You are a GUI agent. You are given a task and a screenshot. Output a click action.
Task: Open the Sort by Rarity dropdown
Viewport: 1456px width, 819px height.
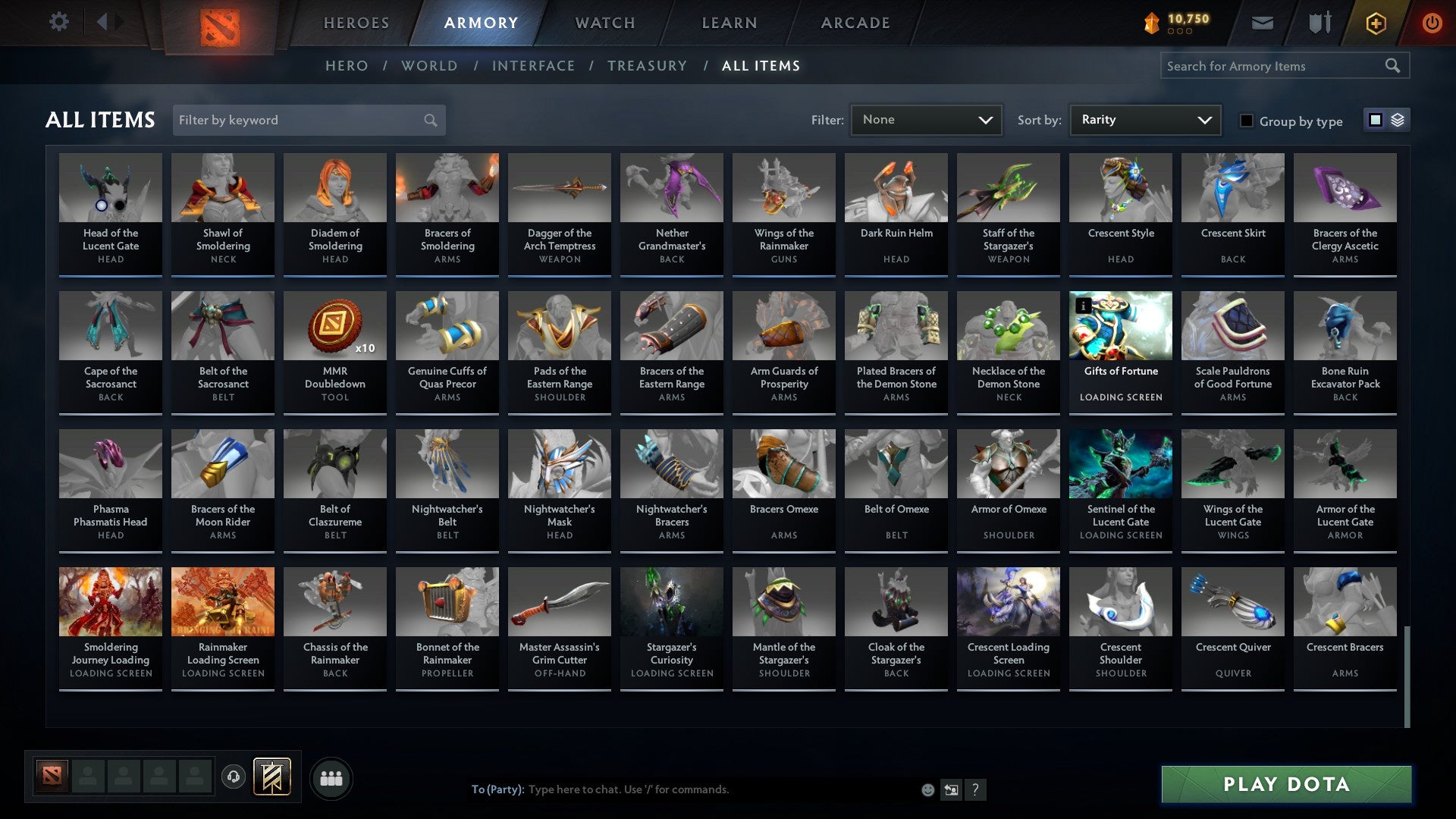click(x=1144, y=119)
